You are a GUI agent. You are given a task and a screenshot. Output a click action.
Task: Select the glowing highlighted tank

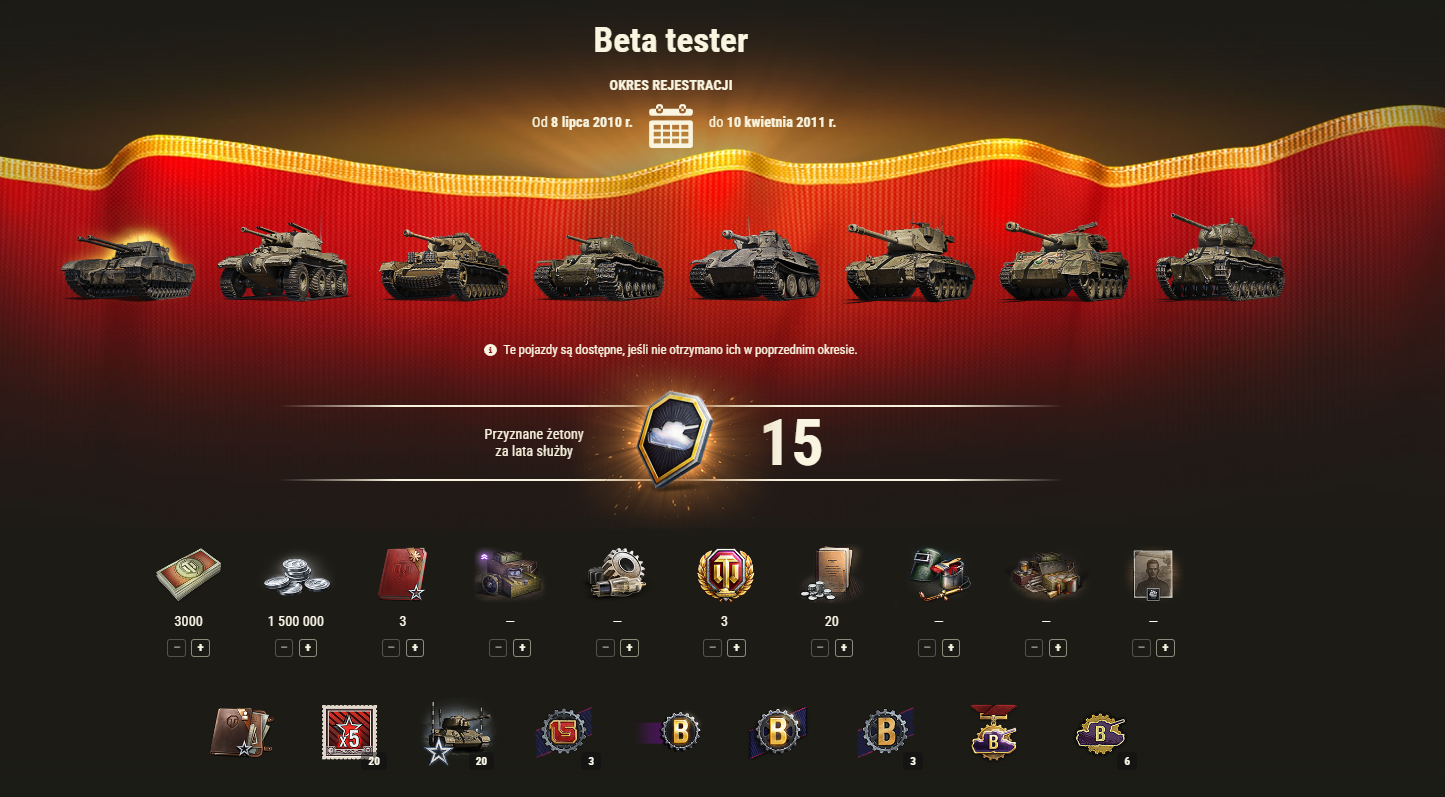pyautogui.click(x=127, y=264)
